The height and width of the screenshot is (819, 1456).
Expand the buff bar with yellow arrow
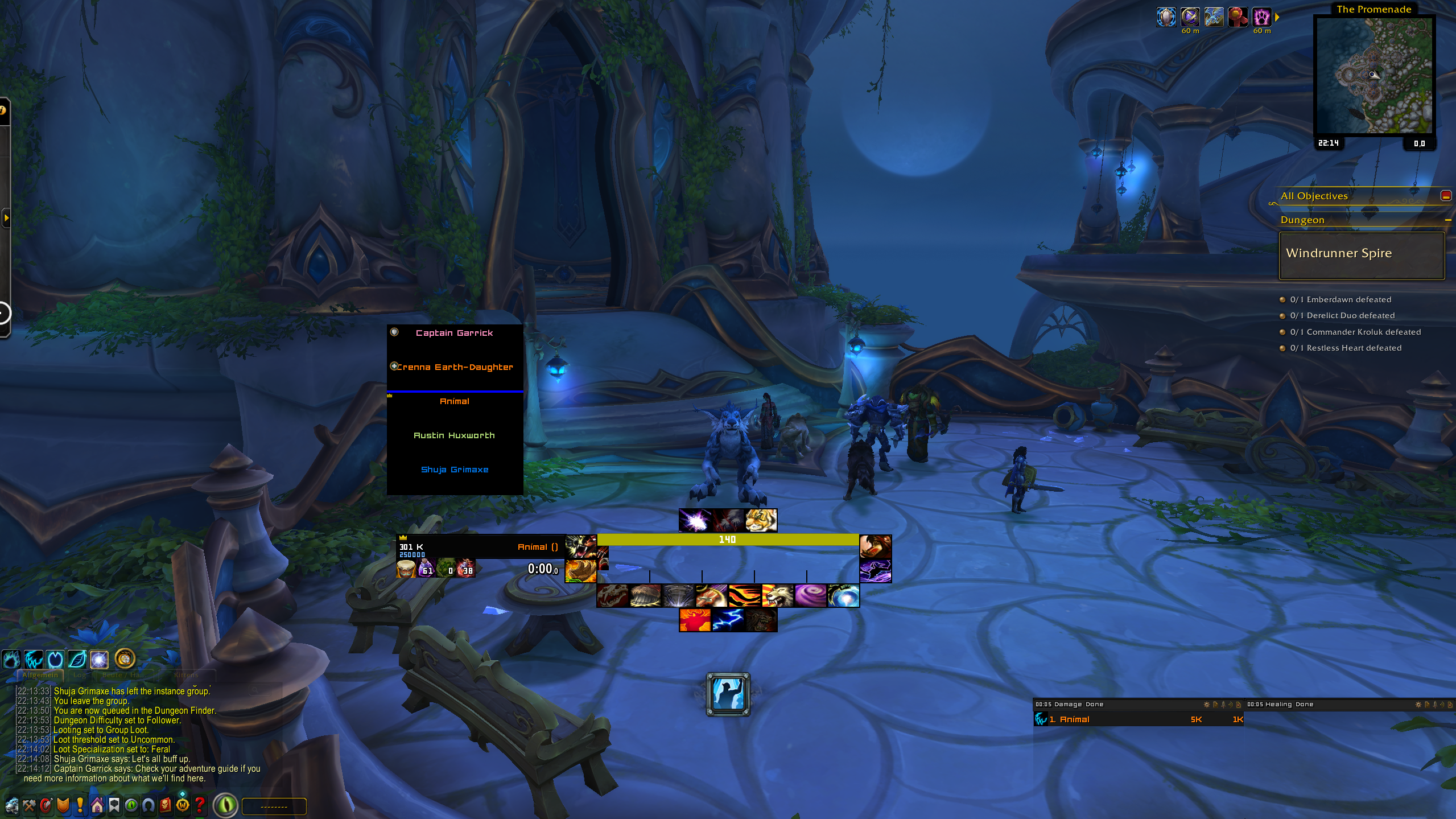pyautogui.click(x=1277, y=18)
